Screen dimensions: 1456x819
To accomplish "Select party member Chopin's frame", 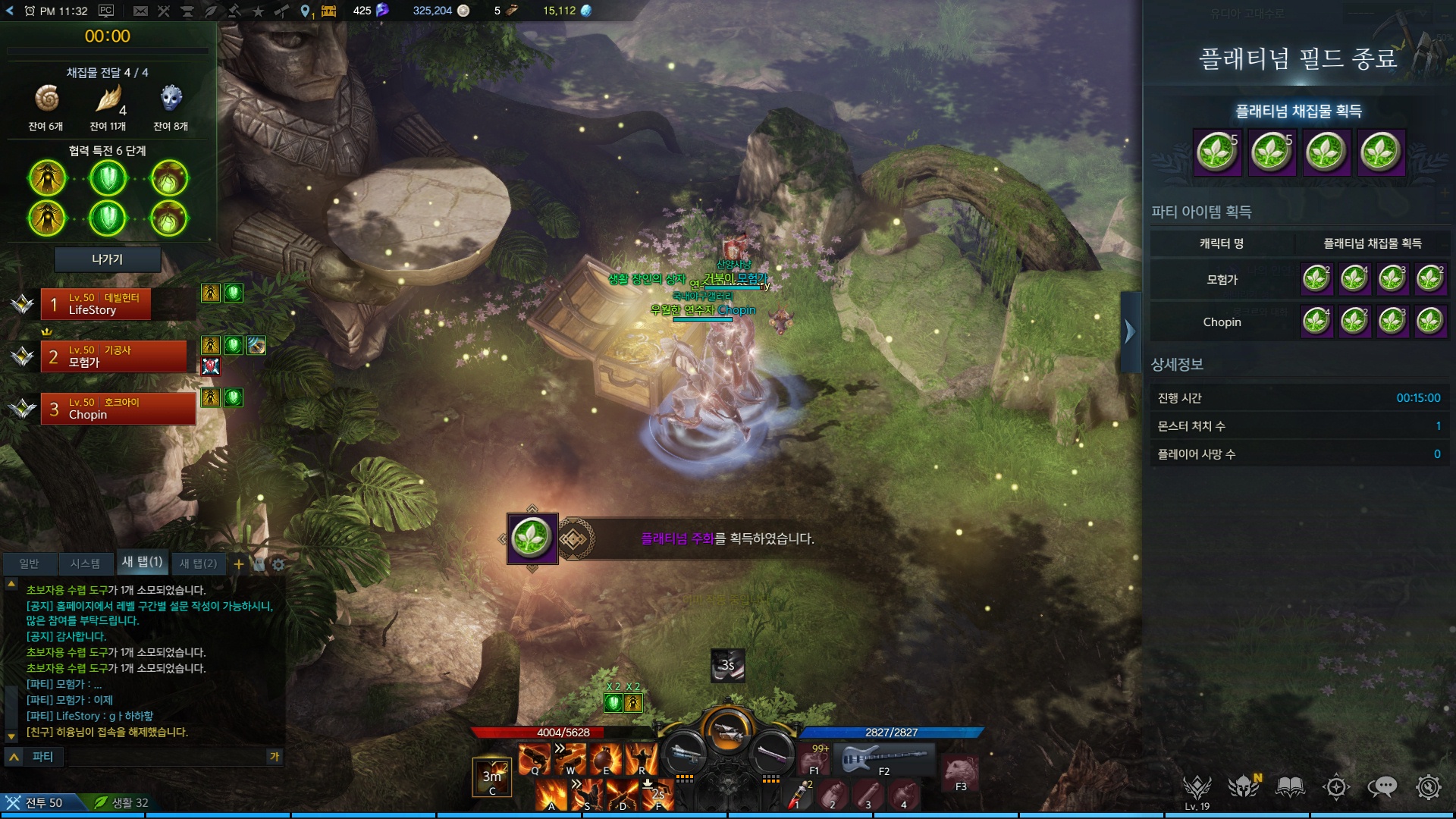I will [118, 409].
